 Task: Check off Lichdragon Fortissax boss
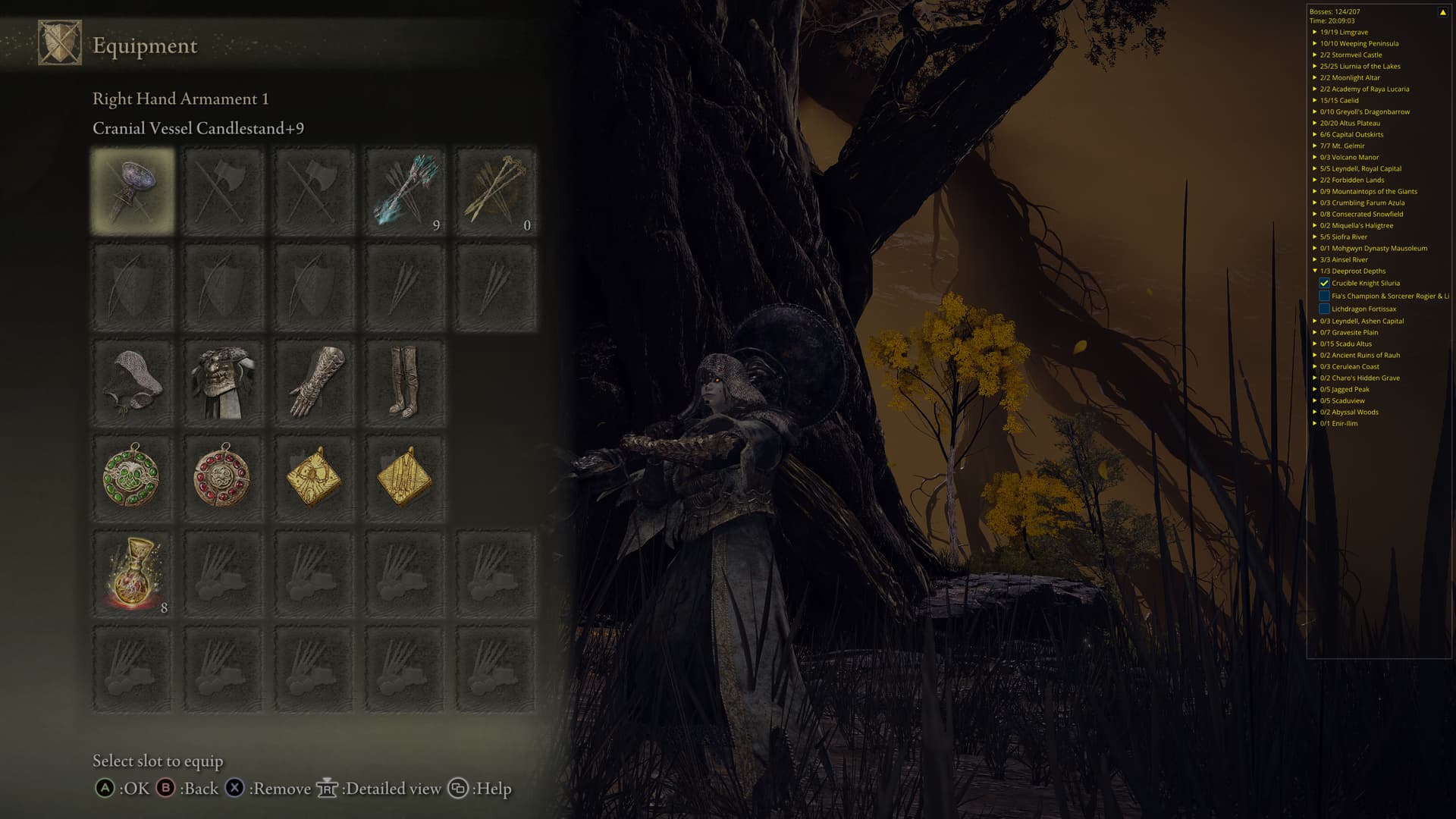[1324, 309]
